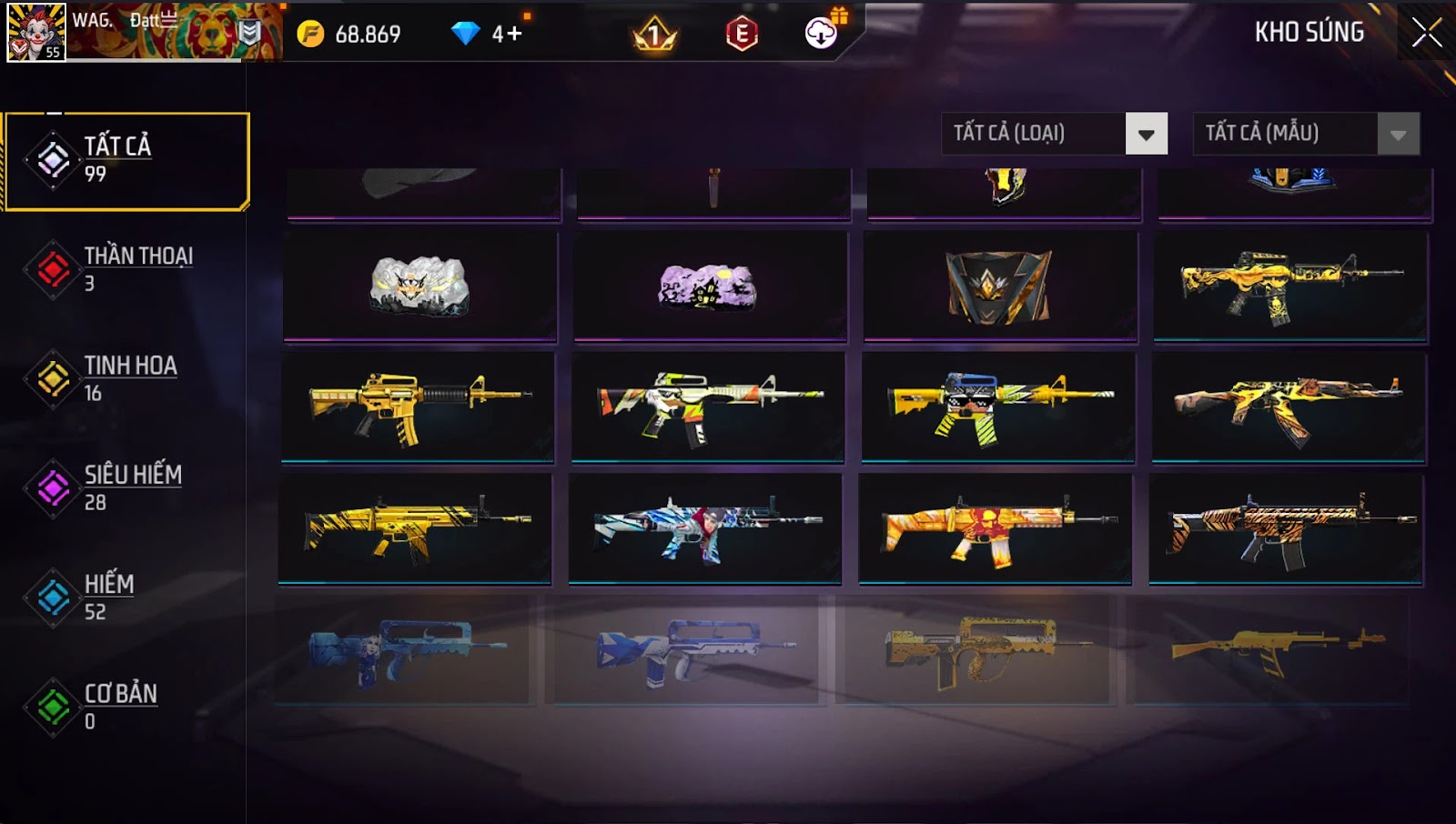Open the gold rank badge icon

pyautogui.click(x=654, y=35)
